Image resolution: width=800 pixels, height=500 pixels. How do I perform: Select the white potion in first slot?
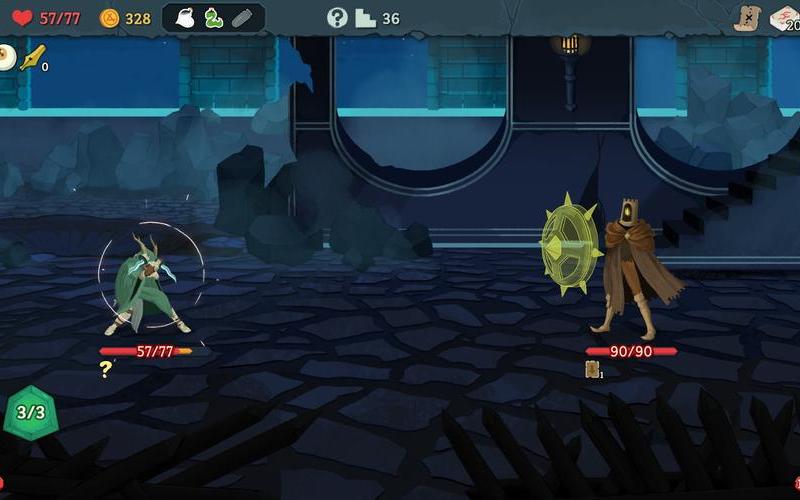(x=184, y=18)
